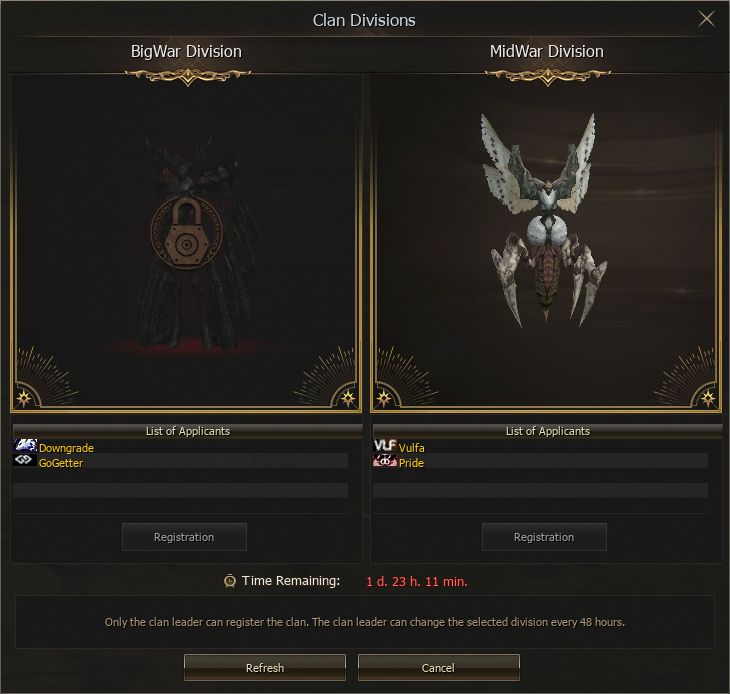Close the Clan Divisions window
Screen dimensions: 730x694
(706, 20)
